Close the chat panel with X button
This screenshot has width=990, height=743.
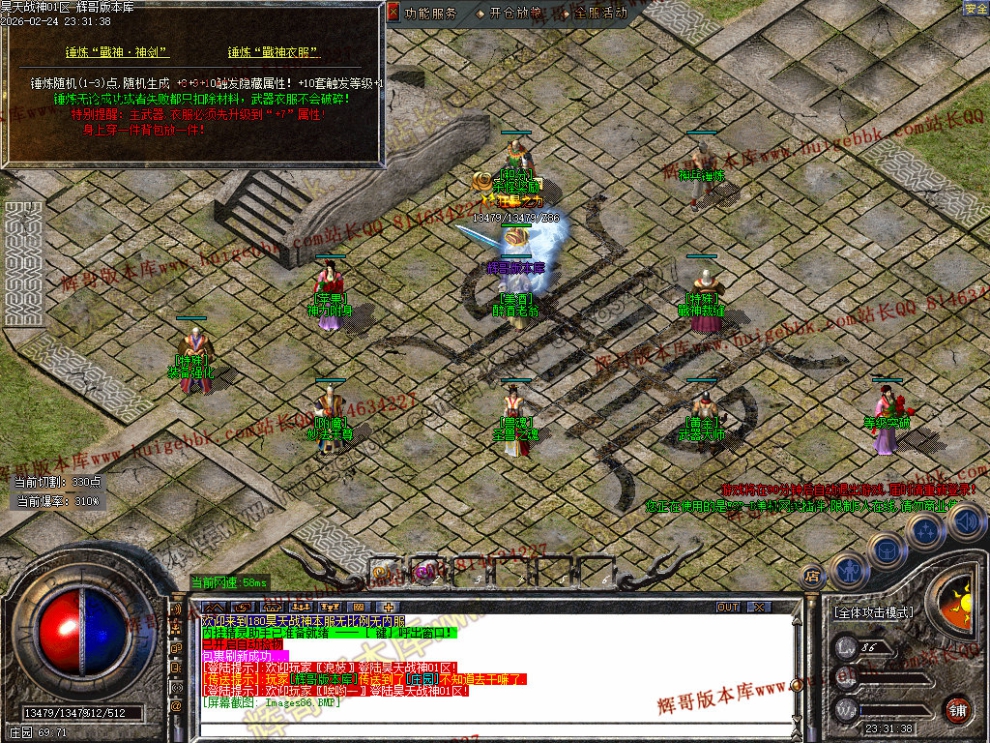pyautogui.click(x=758, y=607)
